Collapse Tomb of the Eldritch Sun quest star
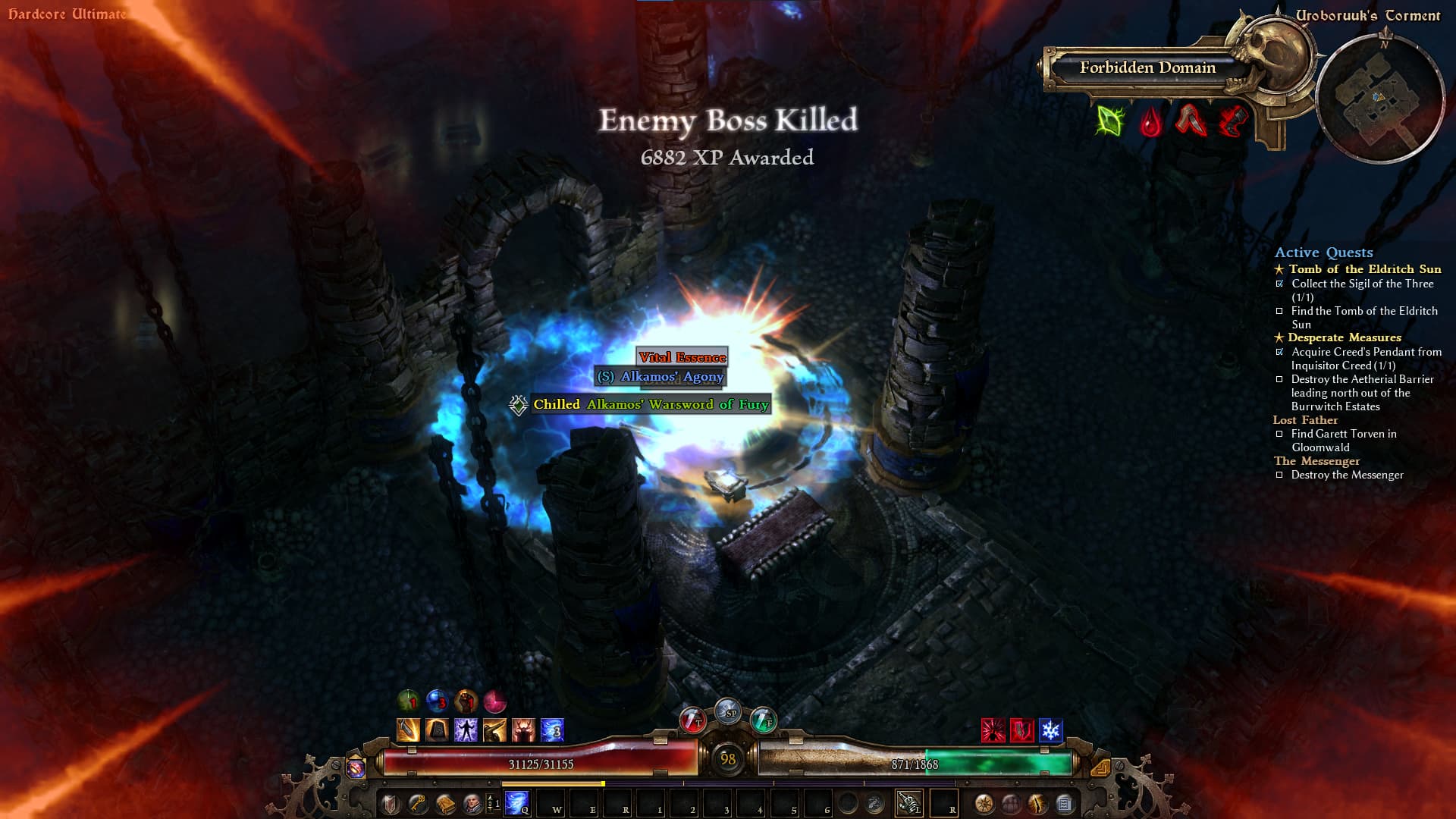The width and height of the screenshot is (1456, 819). (x=1279, y=269)
